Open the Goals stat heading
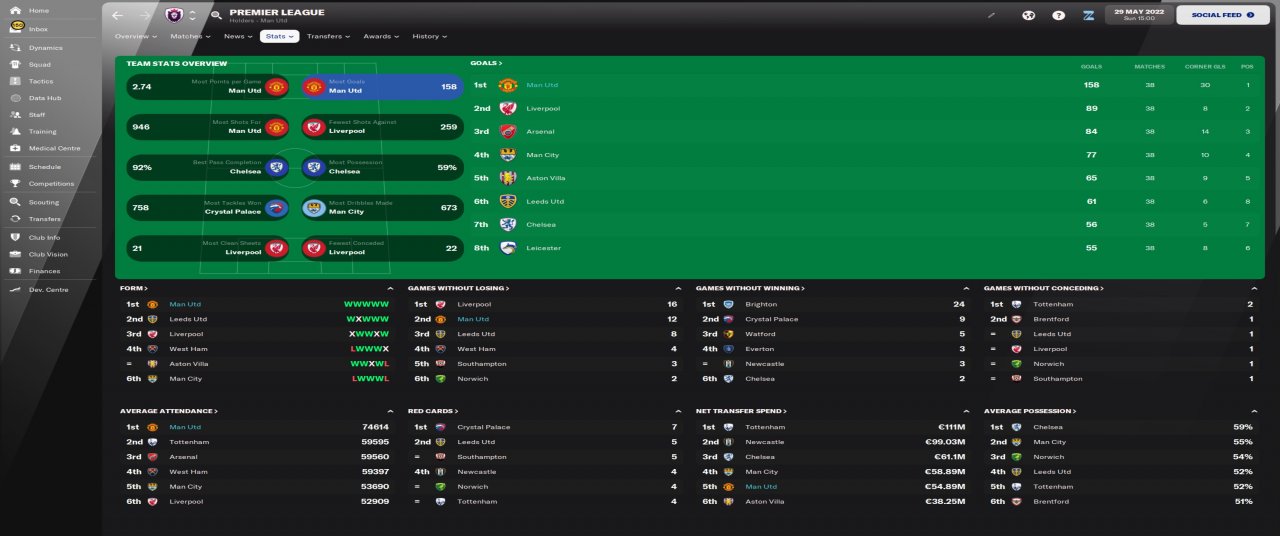The image size is (1280, 536). pos(486,63)
